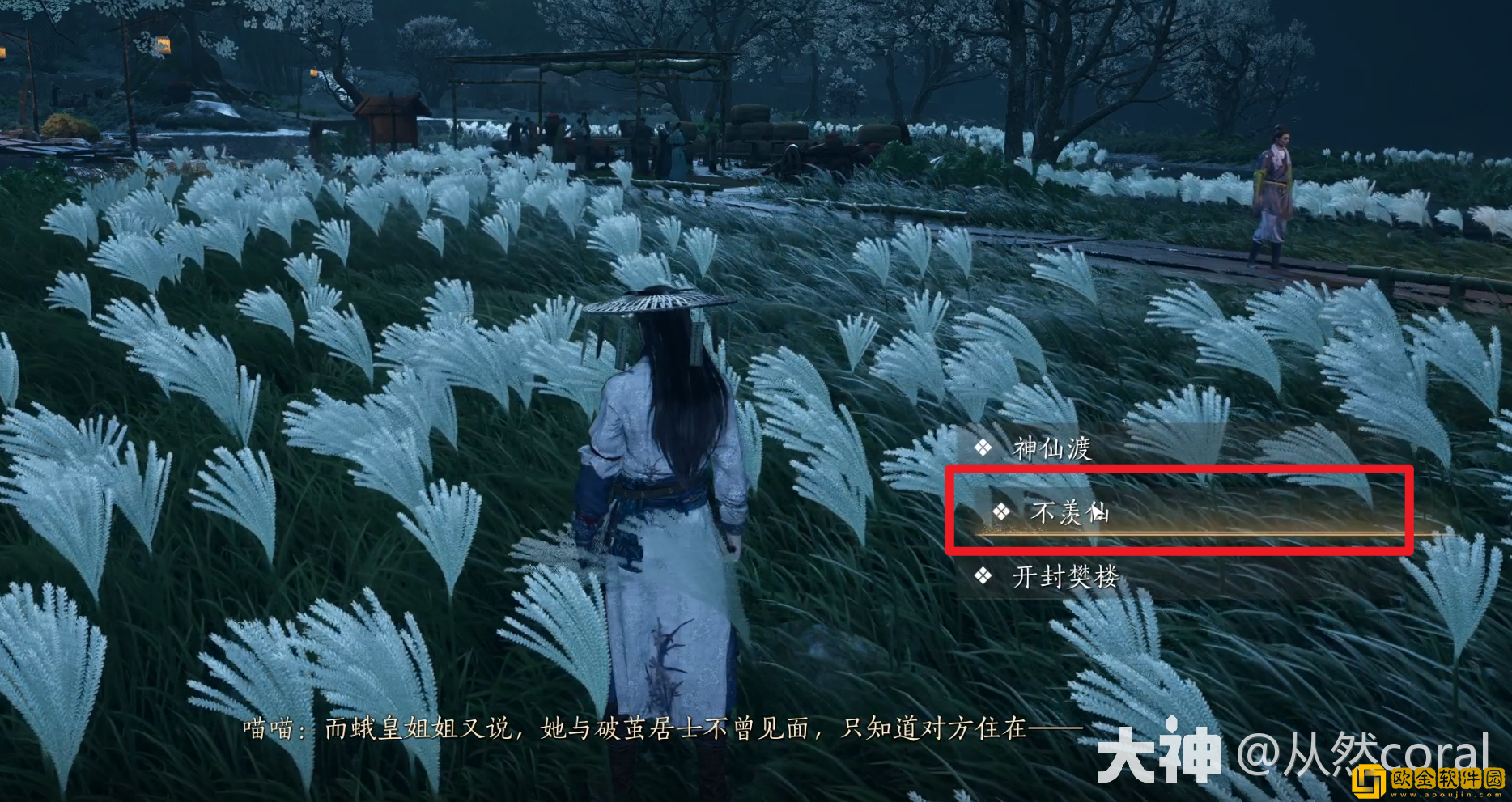This screenshot has width=1512, height=802.
Task: Click the distant lantern near the hut rooftop
Action: click(x=316, y=74)
